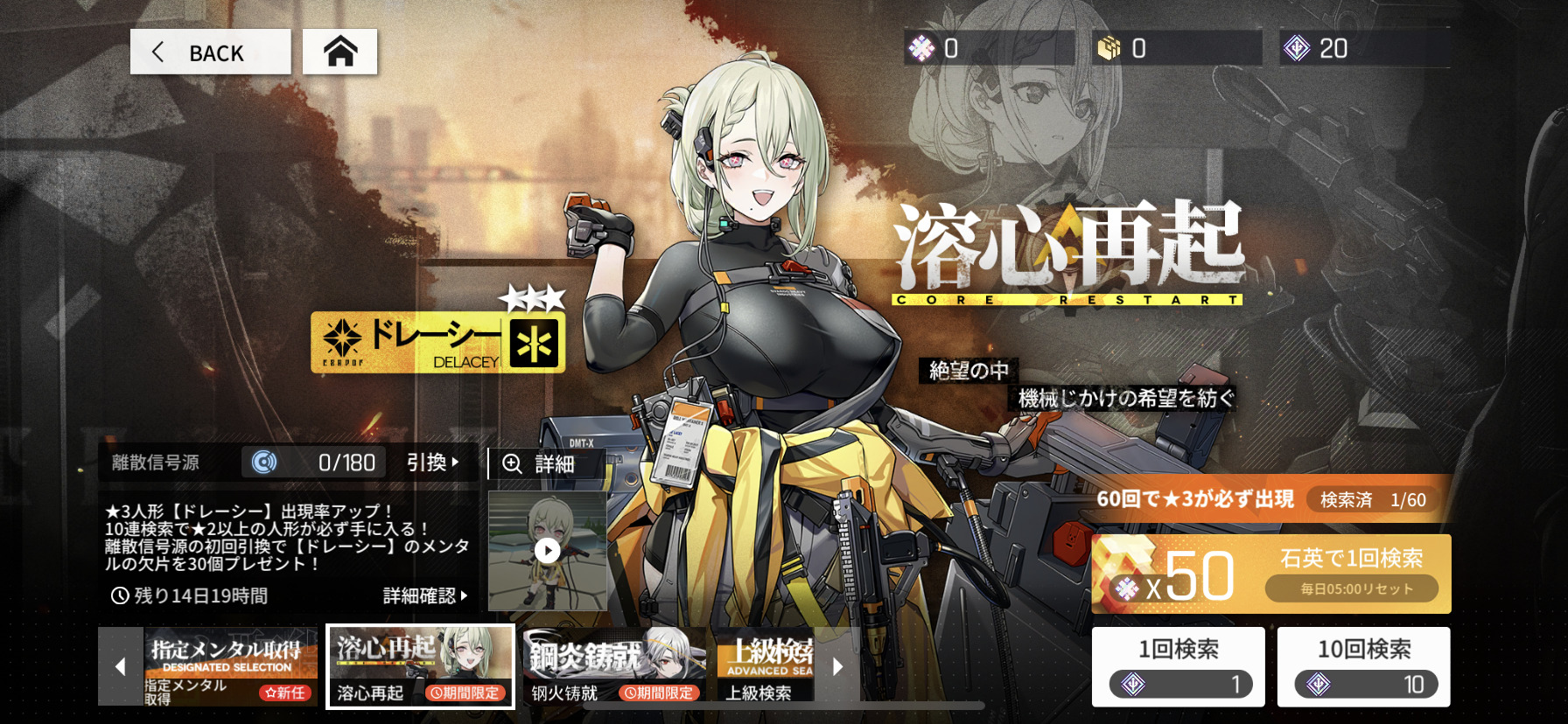Open the 引換 exchange shop
This screenshot has height=724, width=1568.
coord(432,462)
